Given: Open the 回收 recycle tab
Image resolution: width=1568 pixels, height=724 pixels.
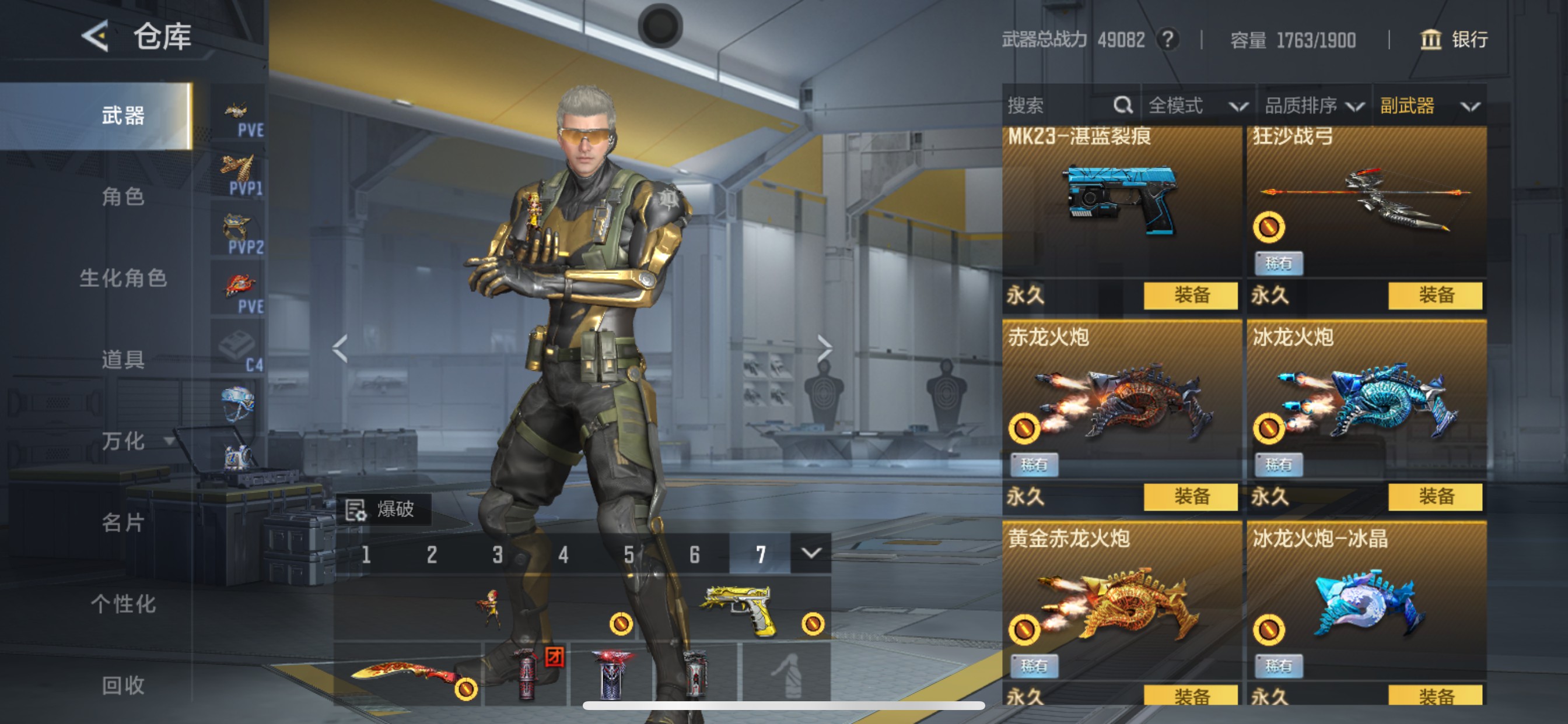Looking at the screenshot, I should (123, 686).
